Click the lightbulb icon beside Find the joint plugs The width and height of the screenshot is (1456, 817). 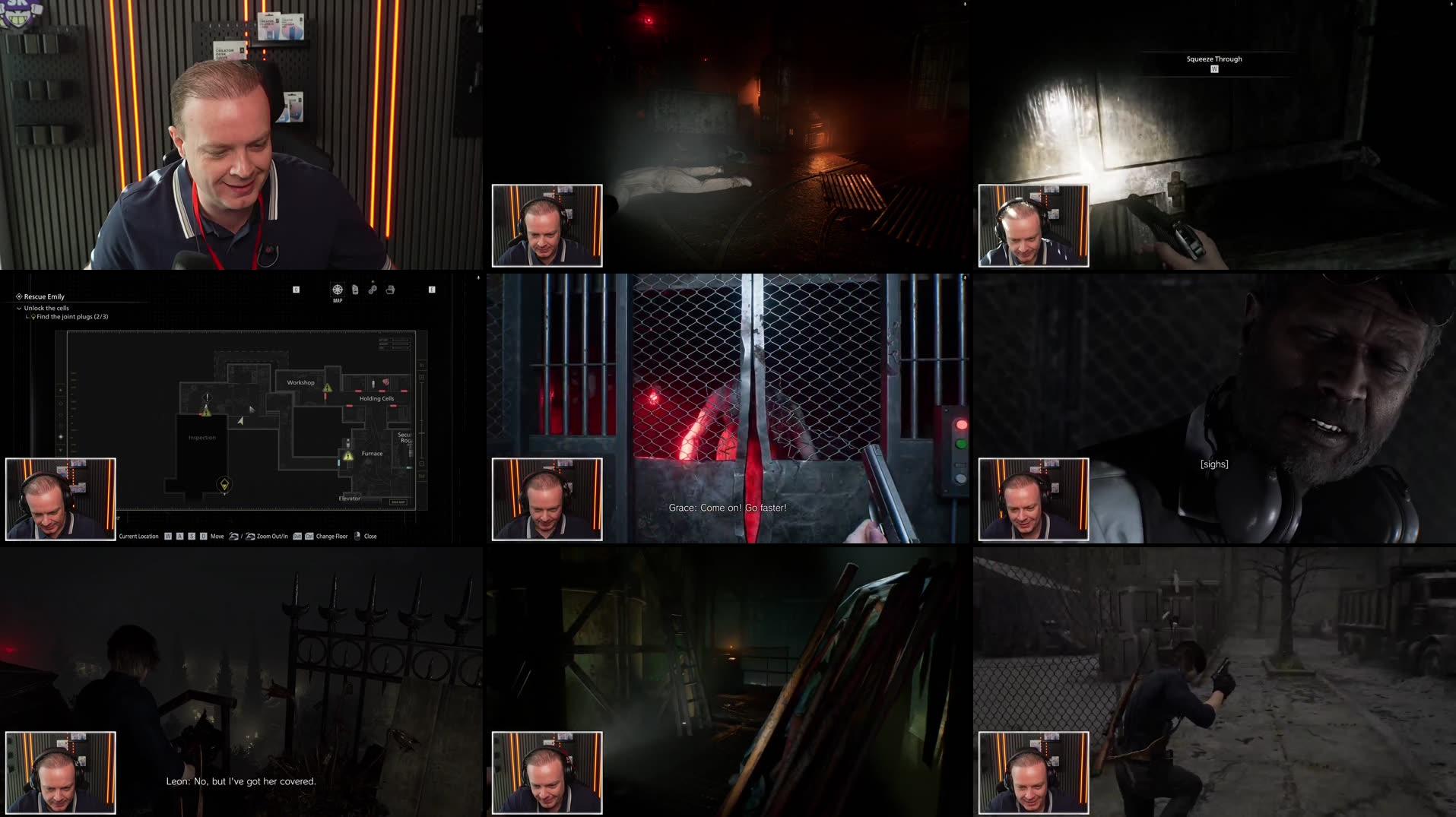click(33, 315)
